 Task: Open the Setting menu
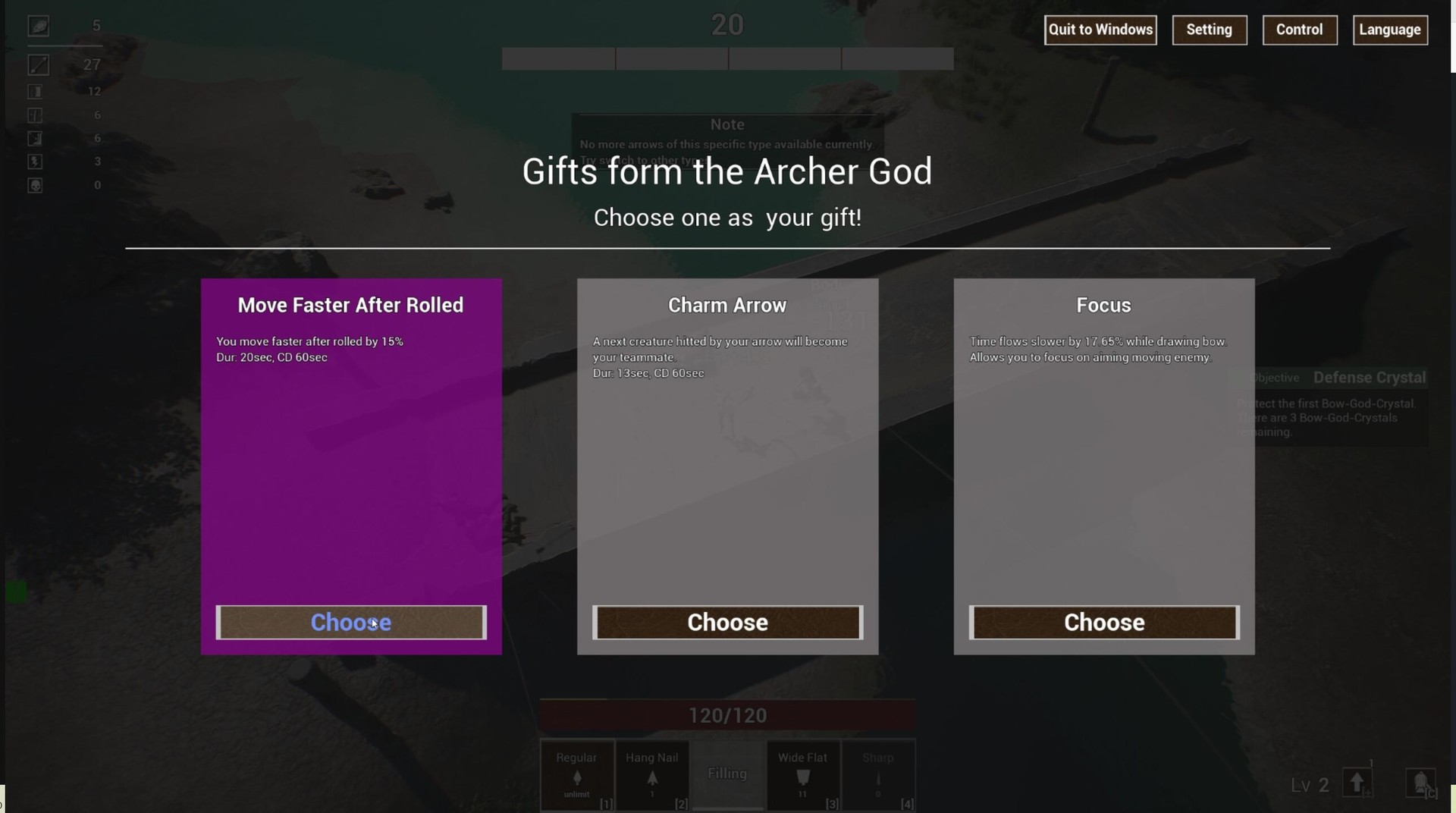click(1210, 30)
